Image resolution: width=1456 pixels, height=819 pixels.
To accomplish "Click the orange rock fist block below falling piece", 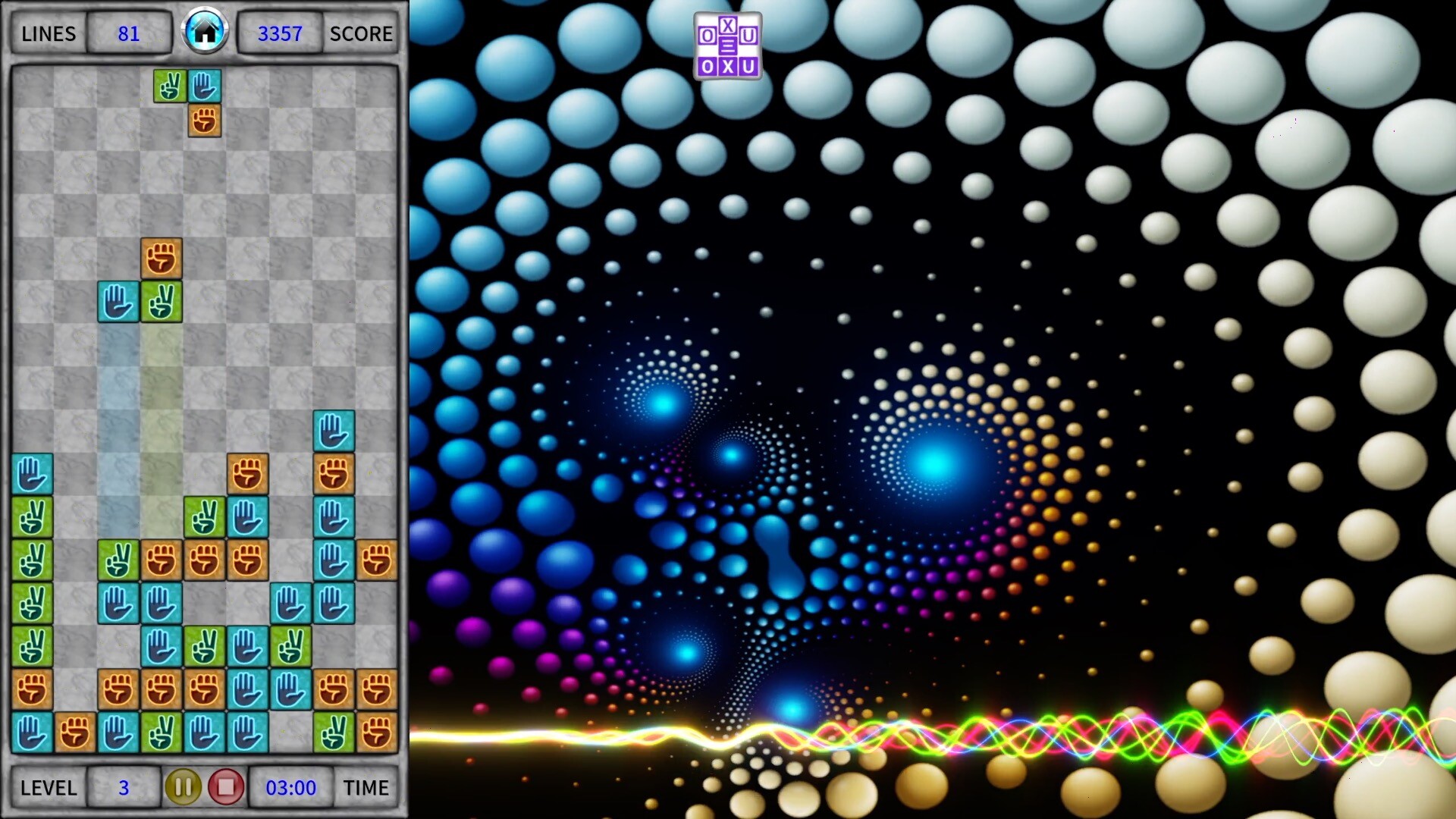I will click(203, 121).
